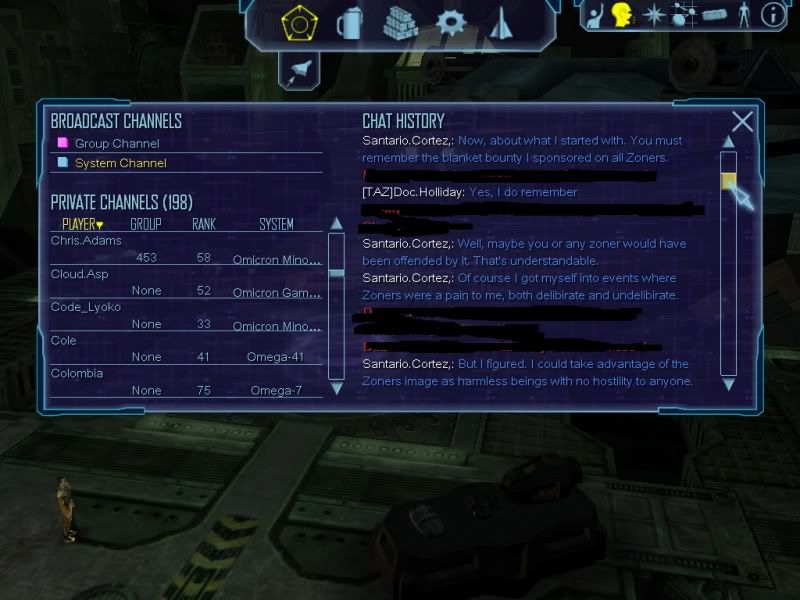Select the System Channel
The height and width of the screenshot is (600, 800).
[120, 163]
